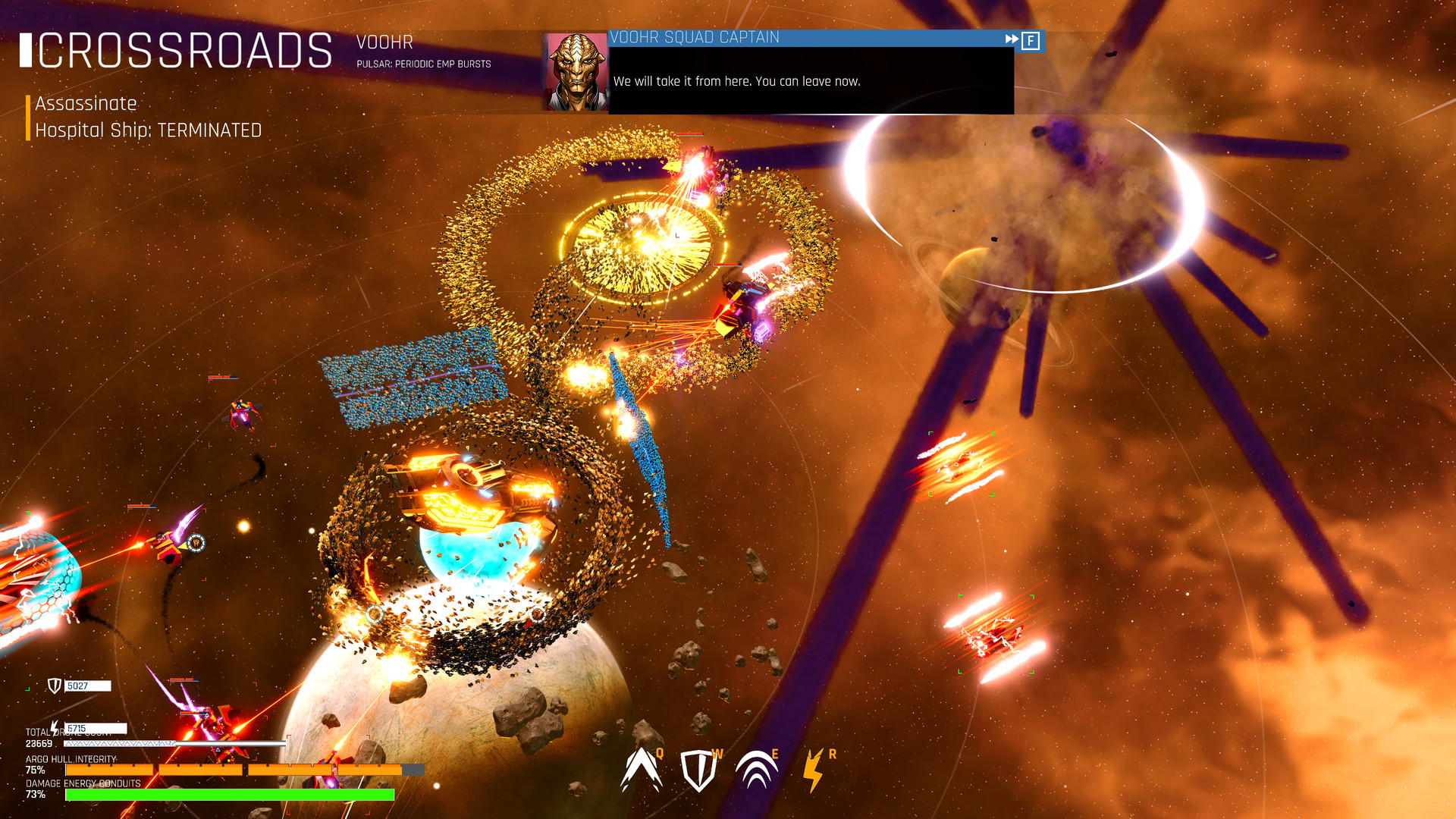Click the Voohr Squad Captain portrait
Image resolution: width=1456 pixels, height=819 pixels.
(x=575, y=71)
